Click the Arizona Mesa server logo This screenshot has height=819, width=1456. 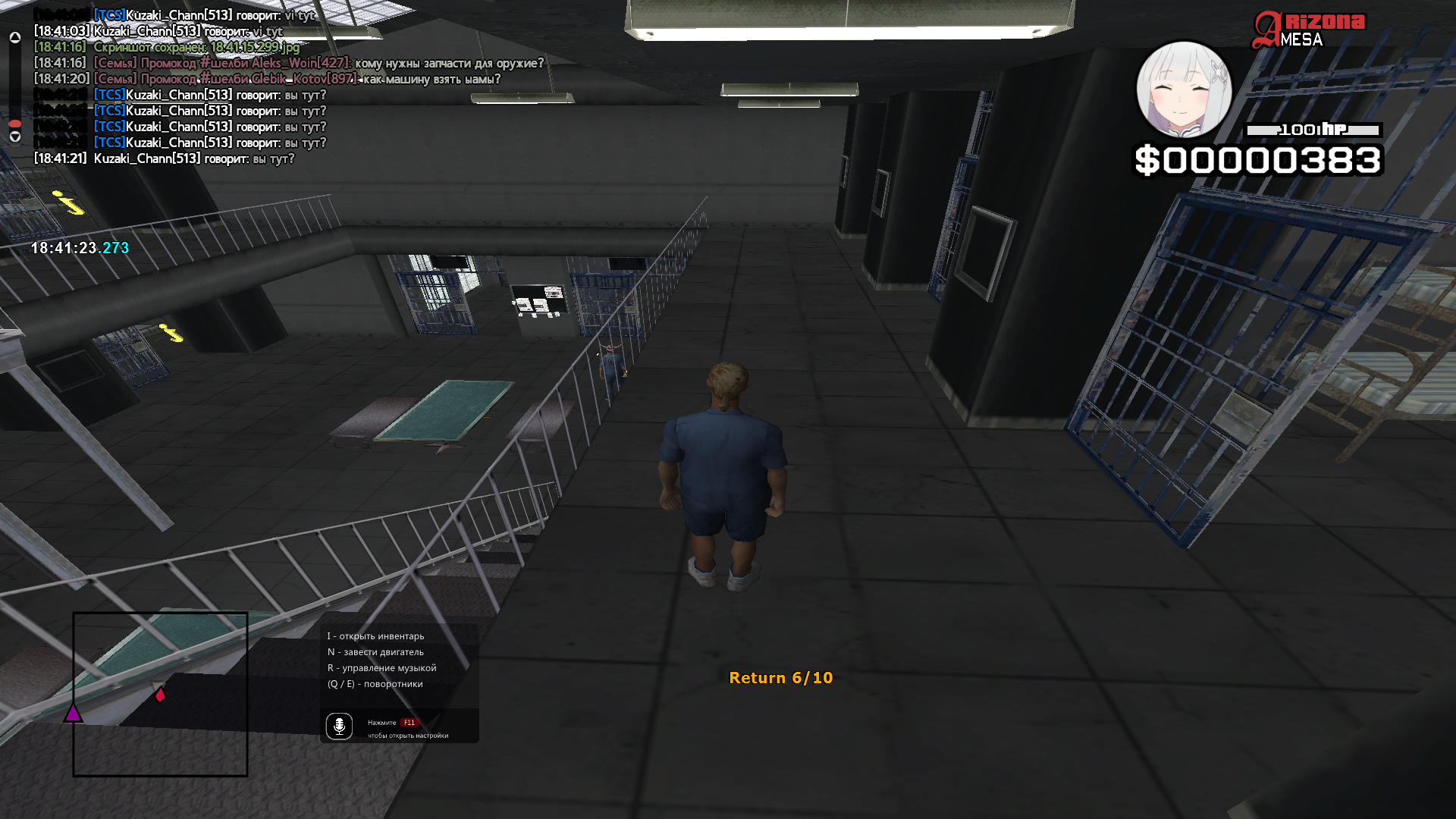(1309, 30)
